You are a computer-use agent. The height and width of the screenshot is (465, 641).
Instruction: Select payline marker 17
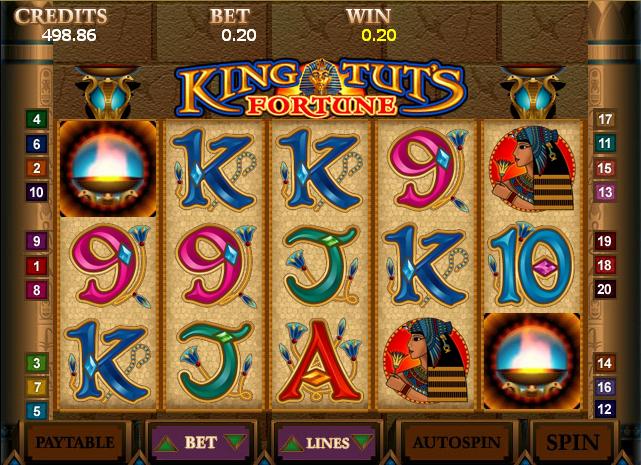click(x=604, y=120)
